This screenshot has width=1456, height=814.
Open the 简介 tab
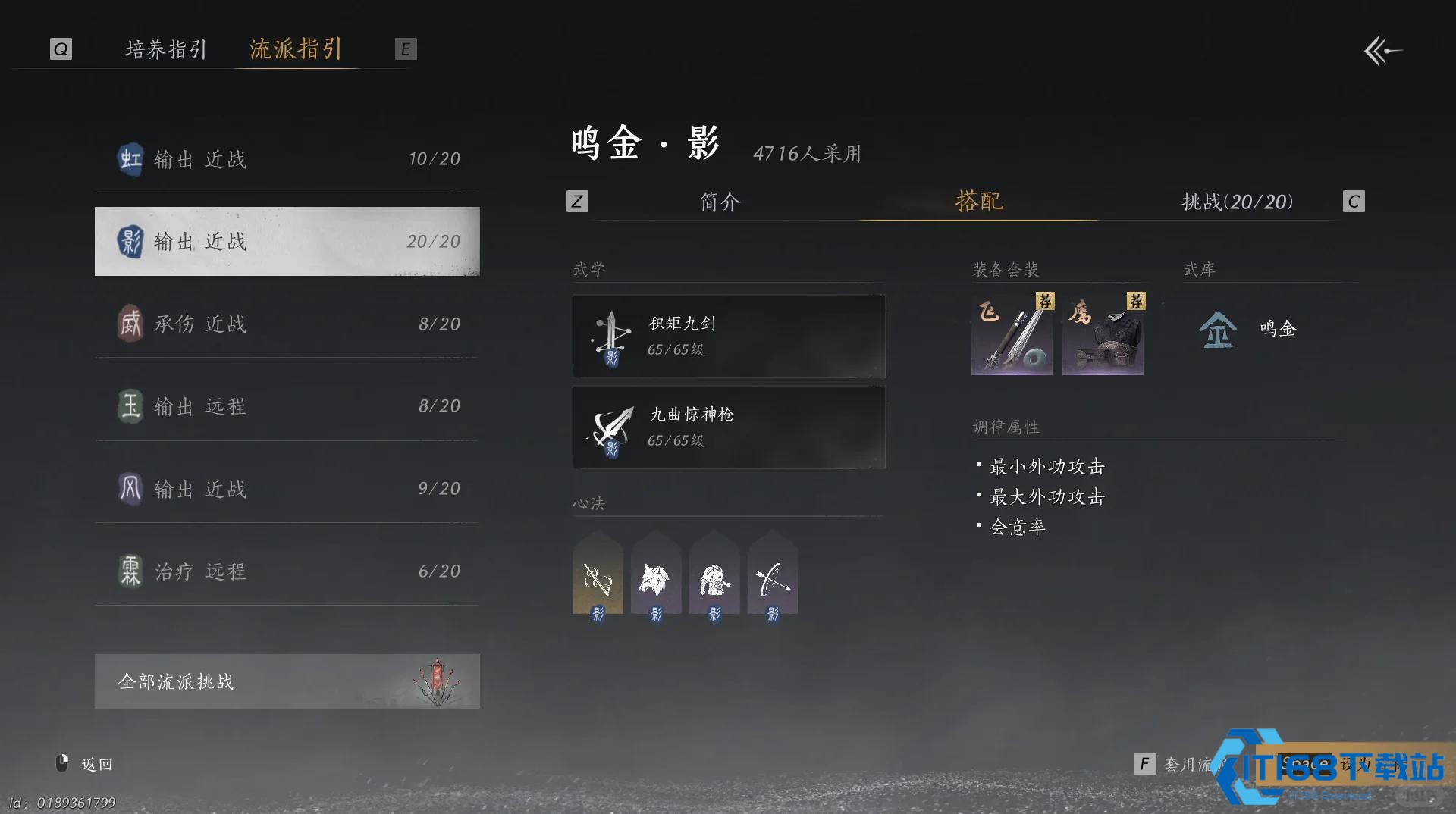coord(719,202)
